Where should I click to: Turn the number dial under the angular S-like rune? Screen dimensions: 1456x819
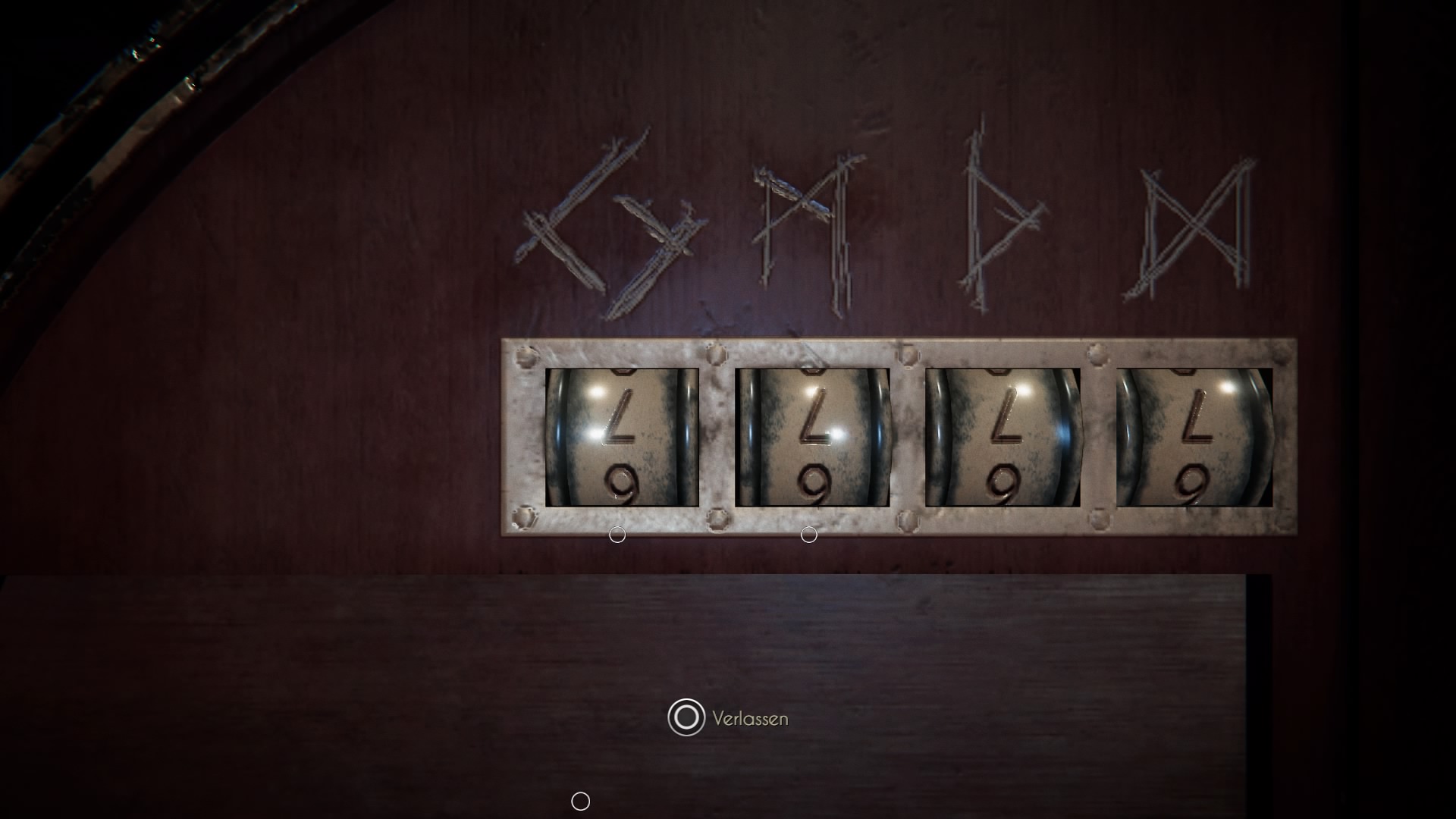click(x=622, y=438)
